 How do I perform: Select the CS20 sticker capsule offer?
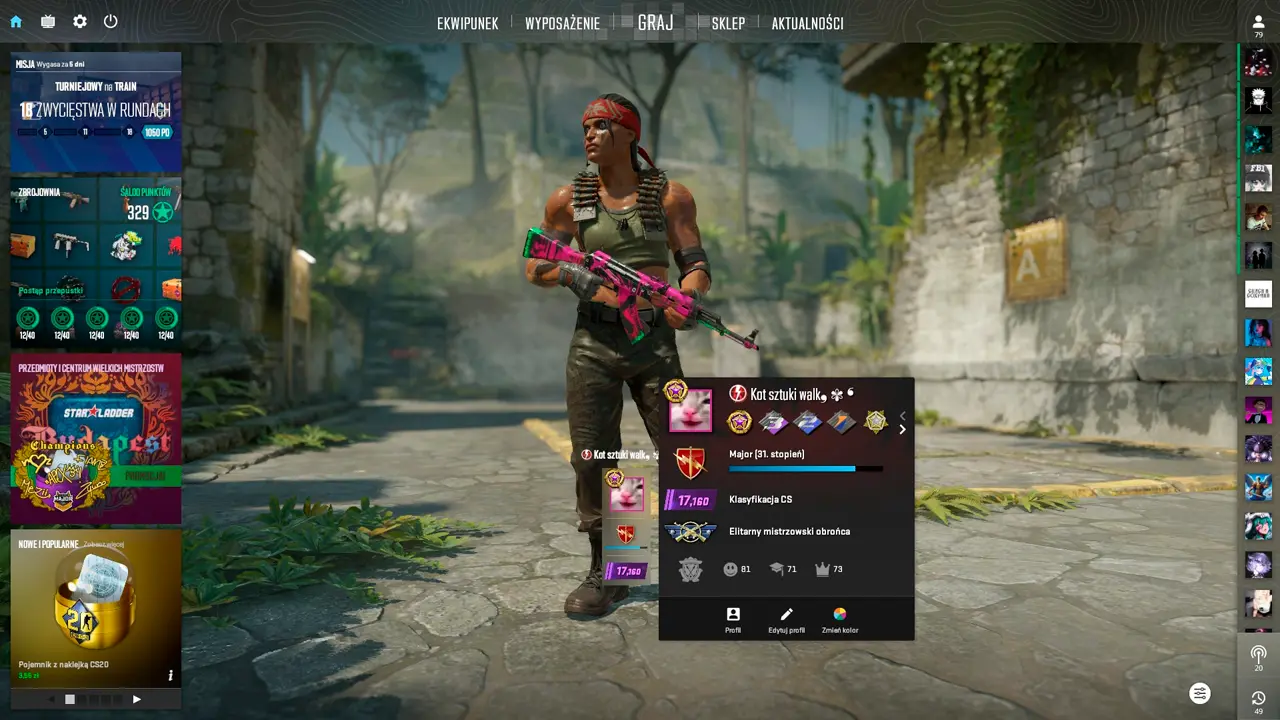[96, 605]
